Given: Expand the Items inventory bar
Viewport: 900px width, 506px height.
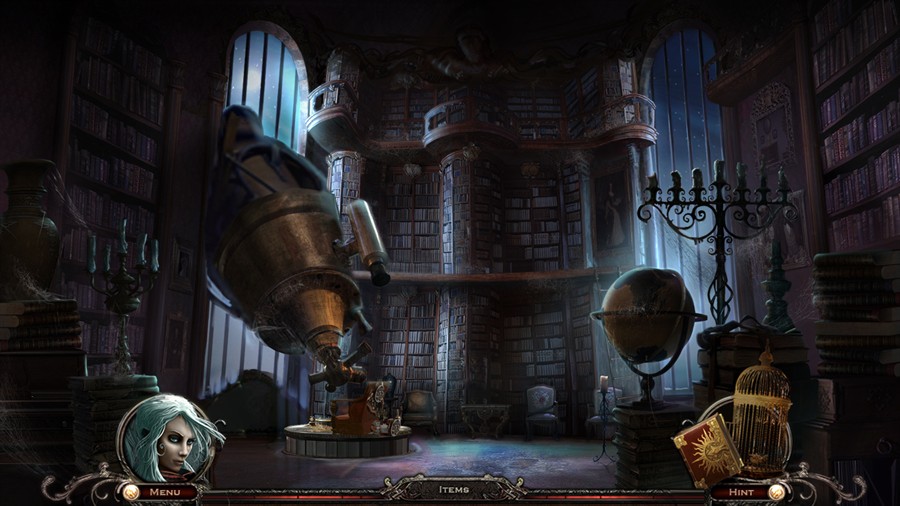Looking at the screenshot, I should coord(453,490).
